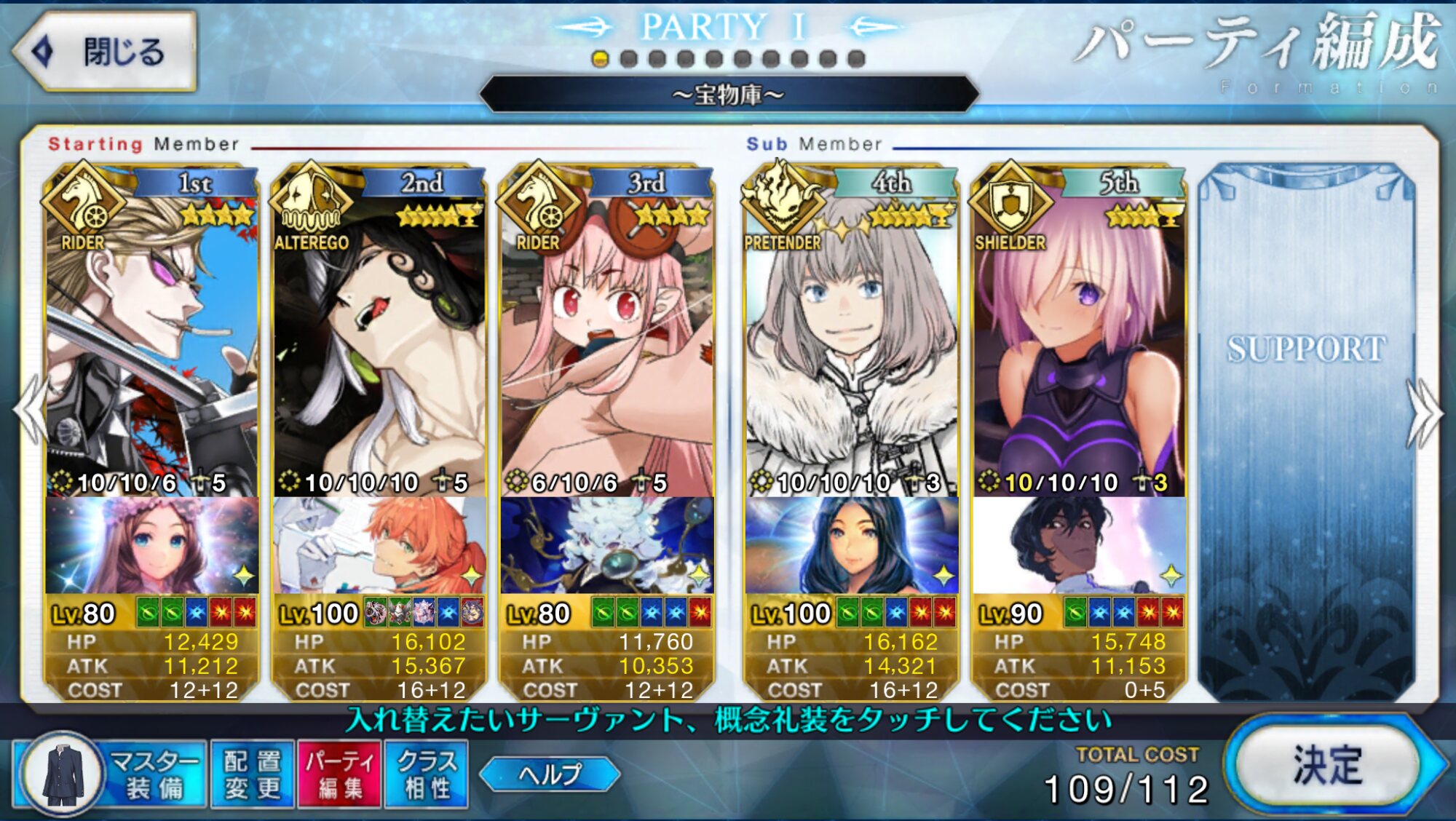Close the party formation screen with 閉じる

pos(106,52)
